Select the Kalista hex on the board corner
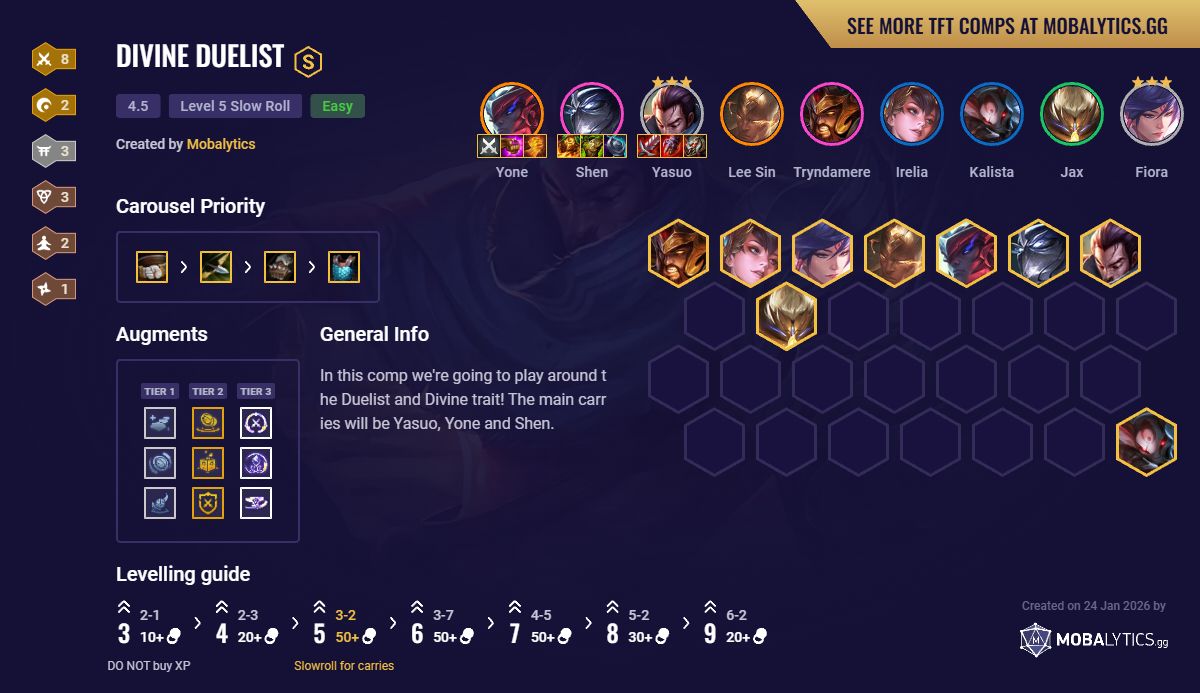 [x=1146, y=442]
